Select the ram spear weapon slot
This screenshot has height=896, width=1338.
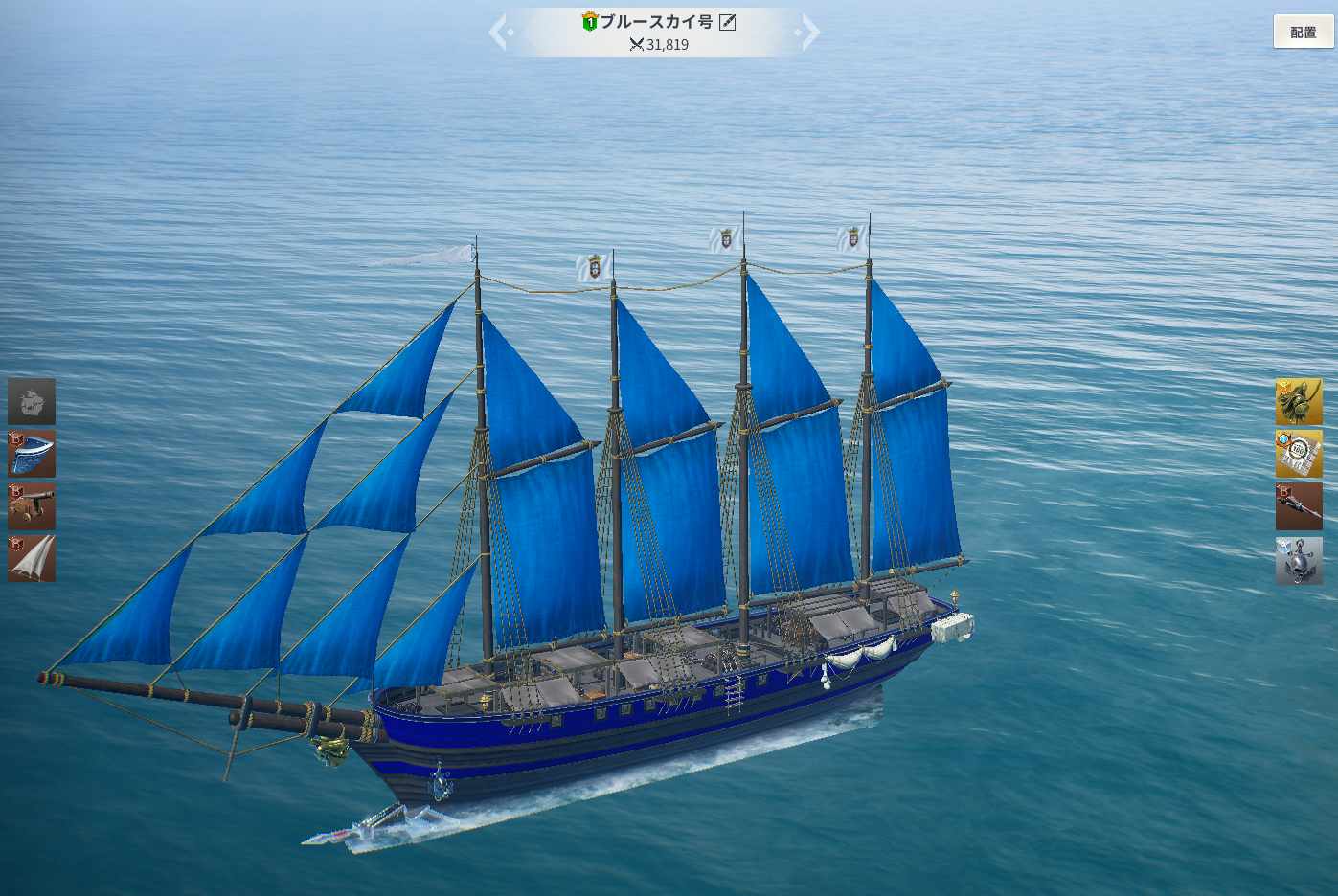point(1298,506)
